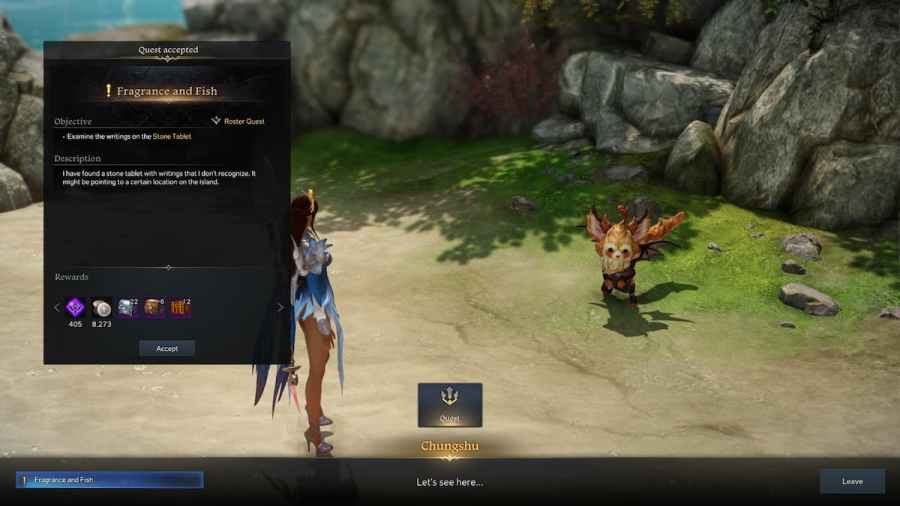Inspect the purple roster XP reward icon

(76, 307)
